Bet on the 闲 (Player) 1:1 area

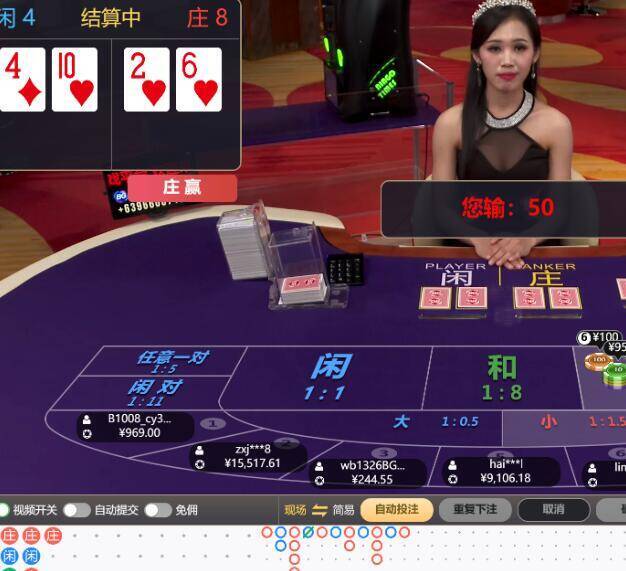tap(330, 376)
